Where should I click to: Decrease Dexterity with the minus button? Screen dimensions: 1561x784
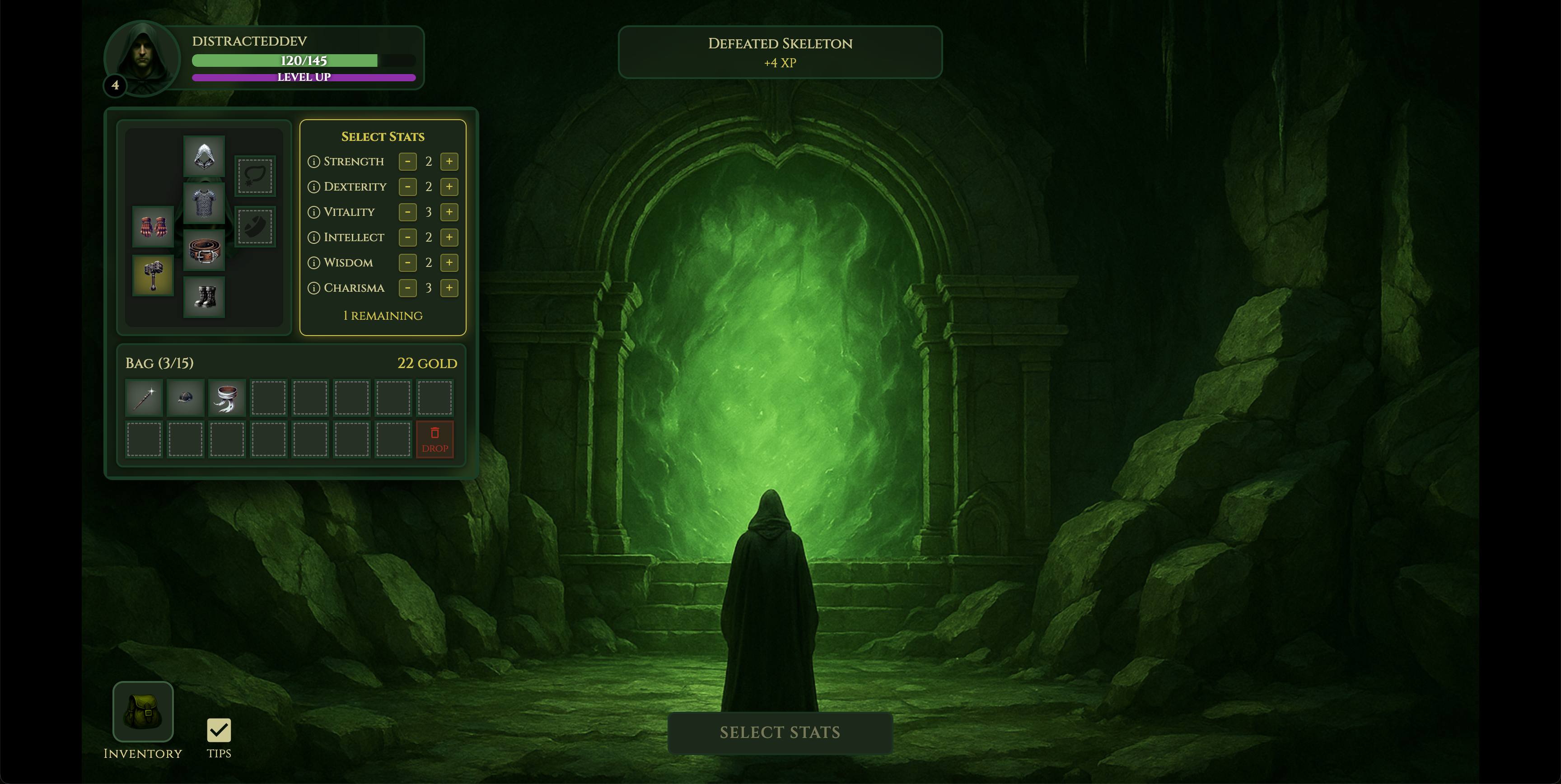click(x=408, y=187)
